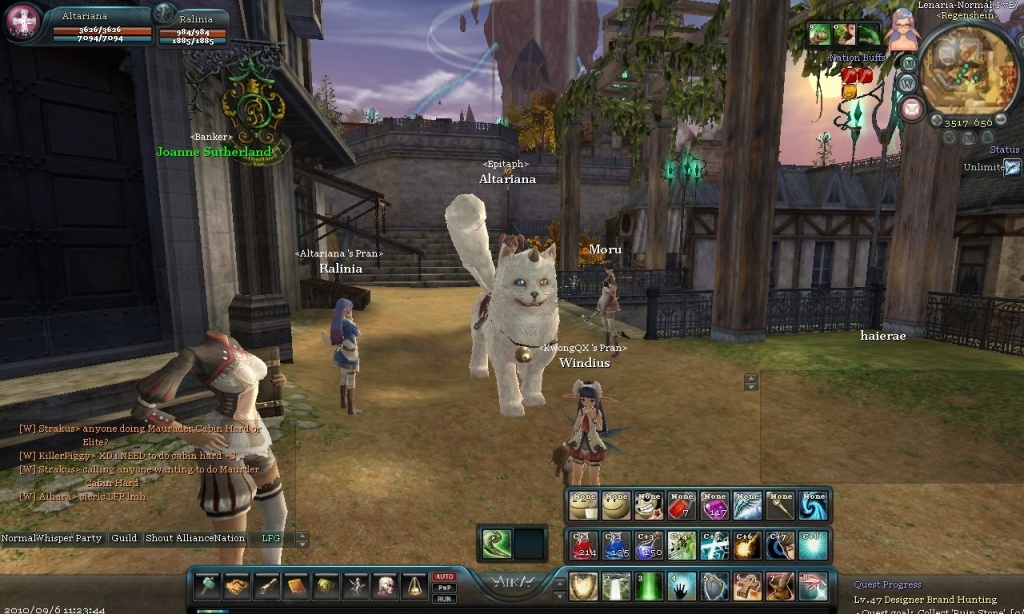Open the mail envelope icon
Image resolution: width=1024 pixels, height=614 pixels.
912,108
